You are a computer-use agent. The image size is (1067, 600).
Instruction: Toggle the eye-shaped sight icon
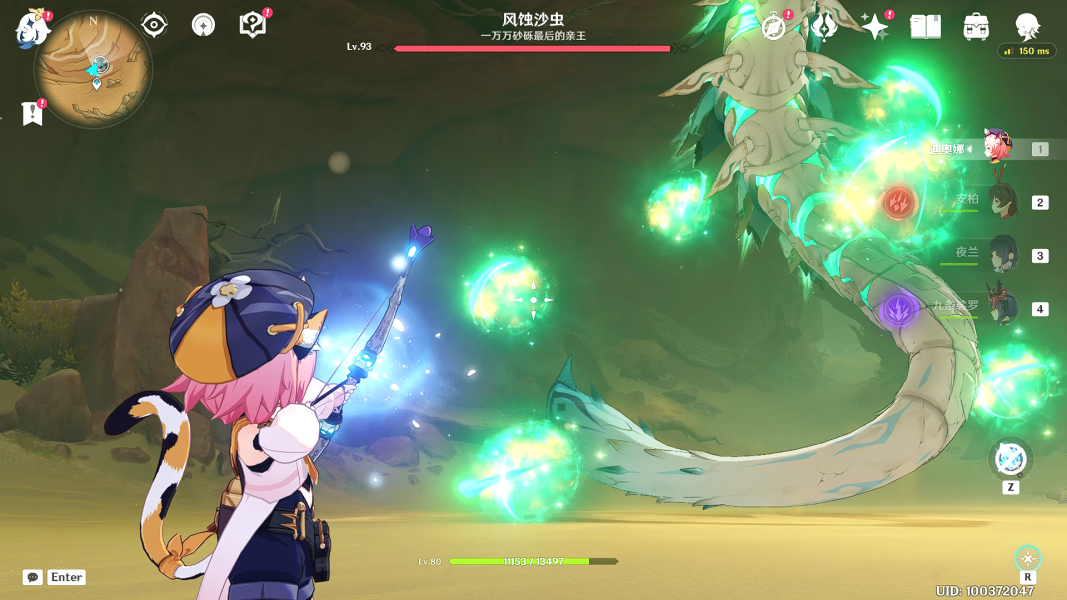(154, 25)
